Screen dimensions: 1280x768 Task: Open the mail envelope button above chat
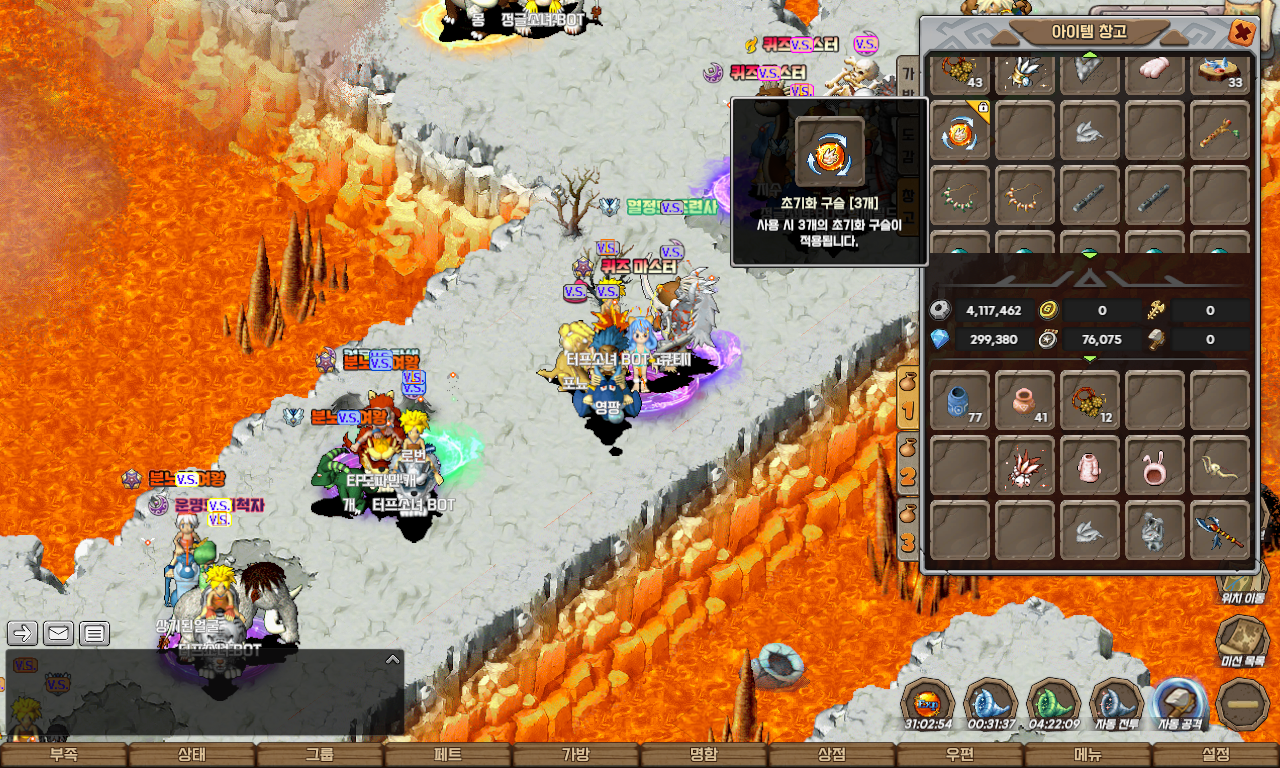point(58,633)
